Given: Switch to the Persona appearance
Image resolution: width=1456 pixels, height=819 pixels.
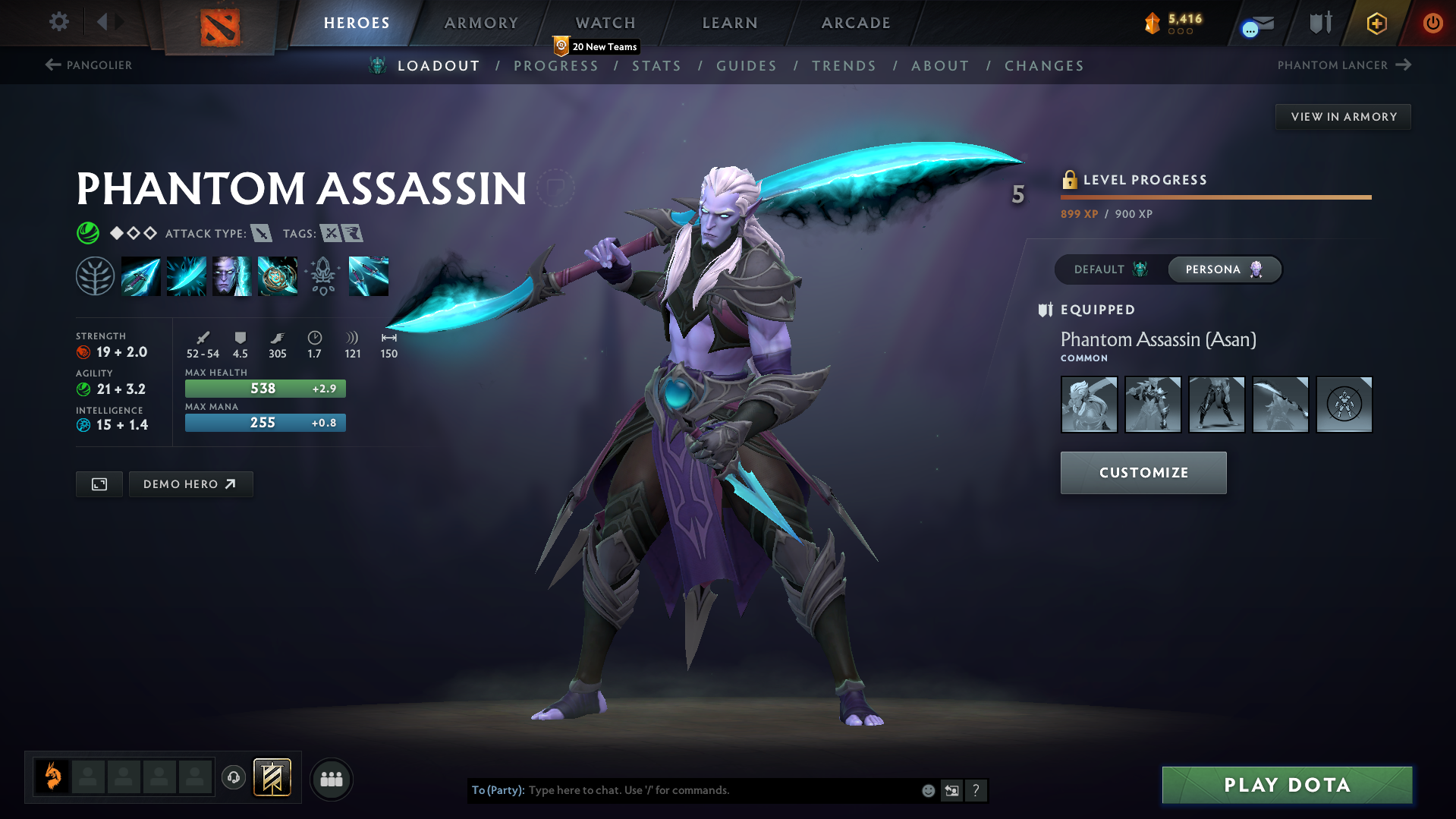Looking at the screenshot, I should pos(1224,269).
